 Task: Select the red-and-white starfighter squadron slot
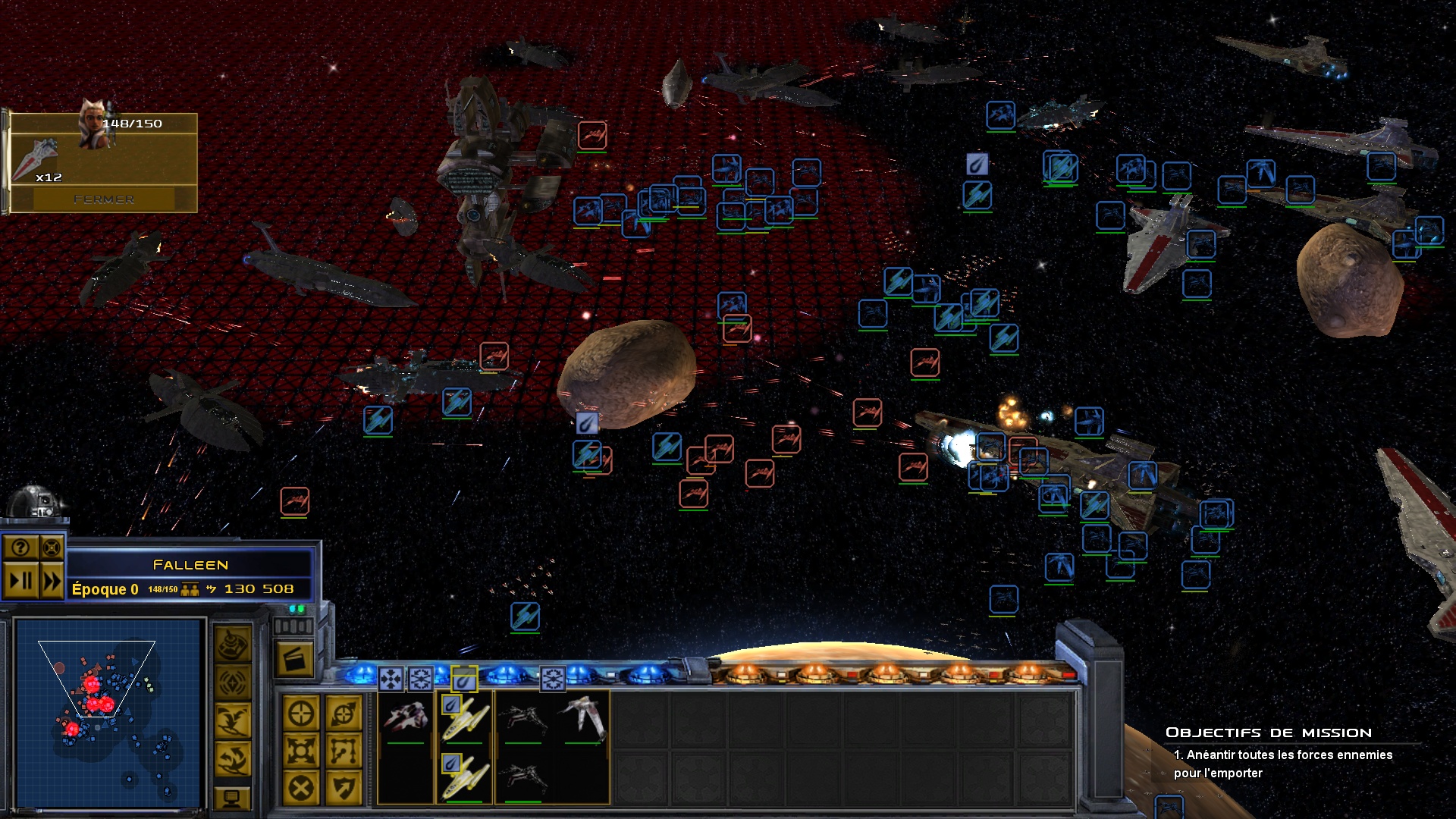tap(406, 717)
